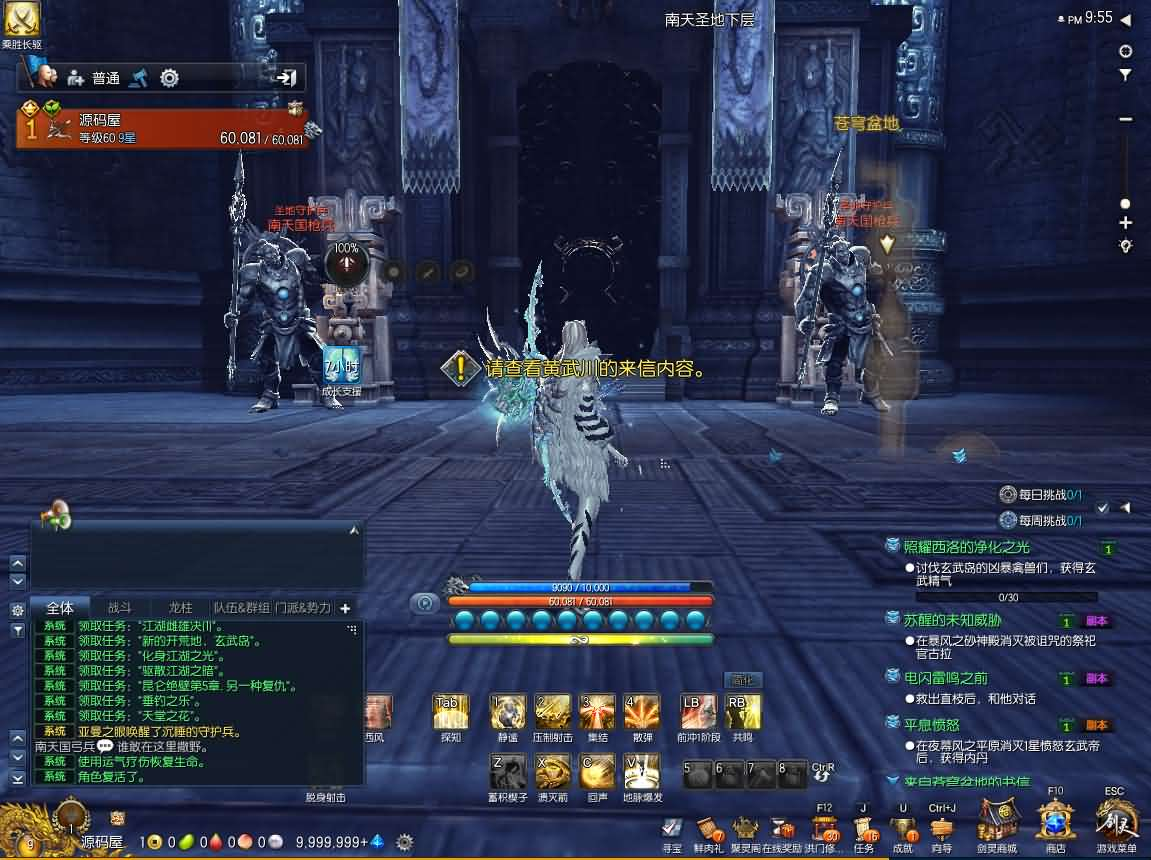
Task: Open the 任务 quest journal icon
Action: (x=863, y=828)
